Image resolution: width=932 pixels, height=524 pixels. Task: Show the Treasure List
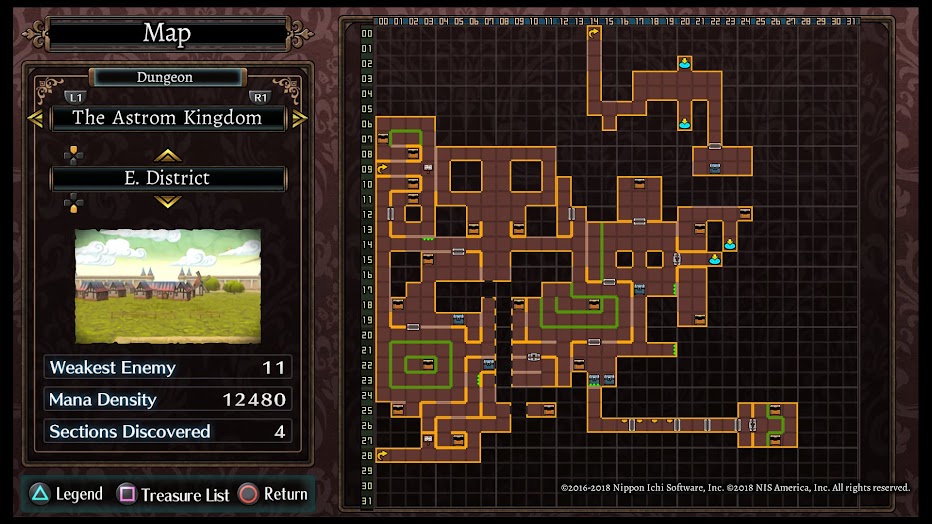coord(175,494)
